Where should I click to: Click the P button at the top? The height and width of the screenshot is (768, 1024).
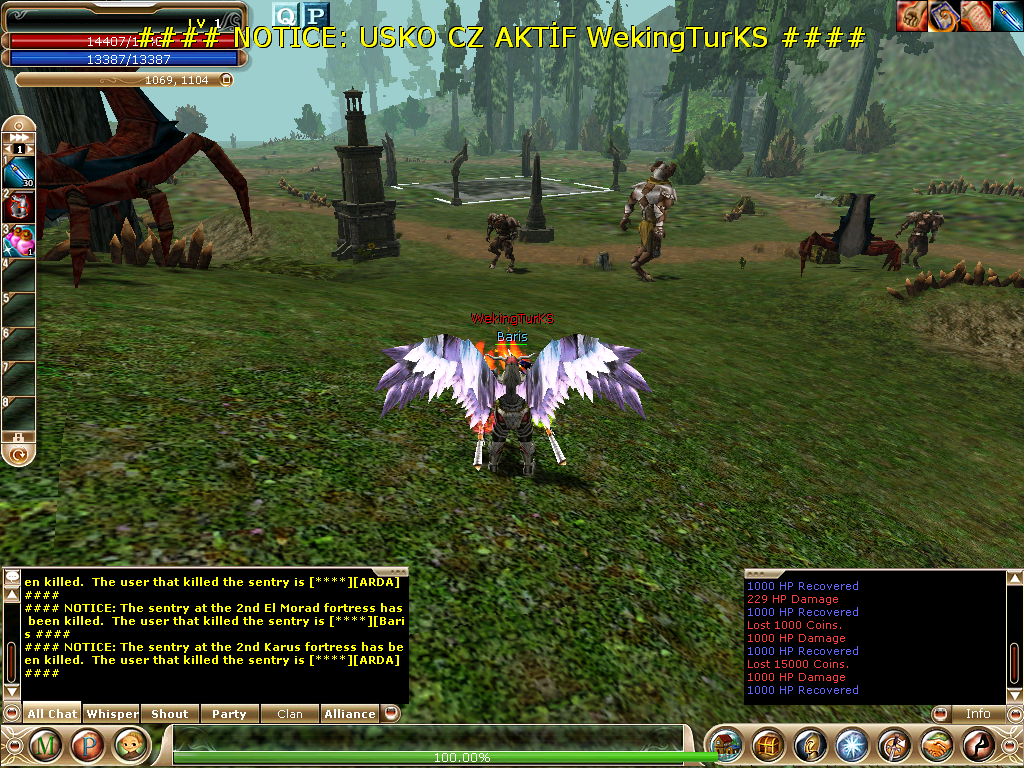[316, 14]
